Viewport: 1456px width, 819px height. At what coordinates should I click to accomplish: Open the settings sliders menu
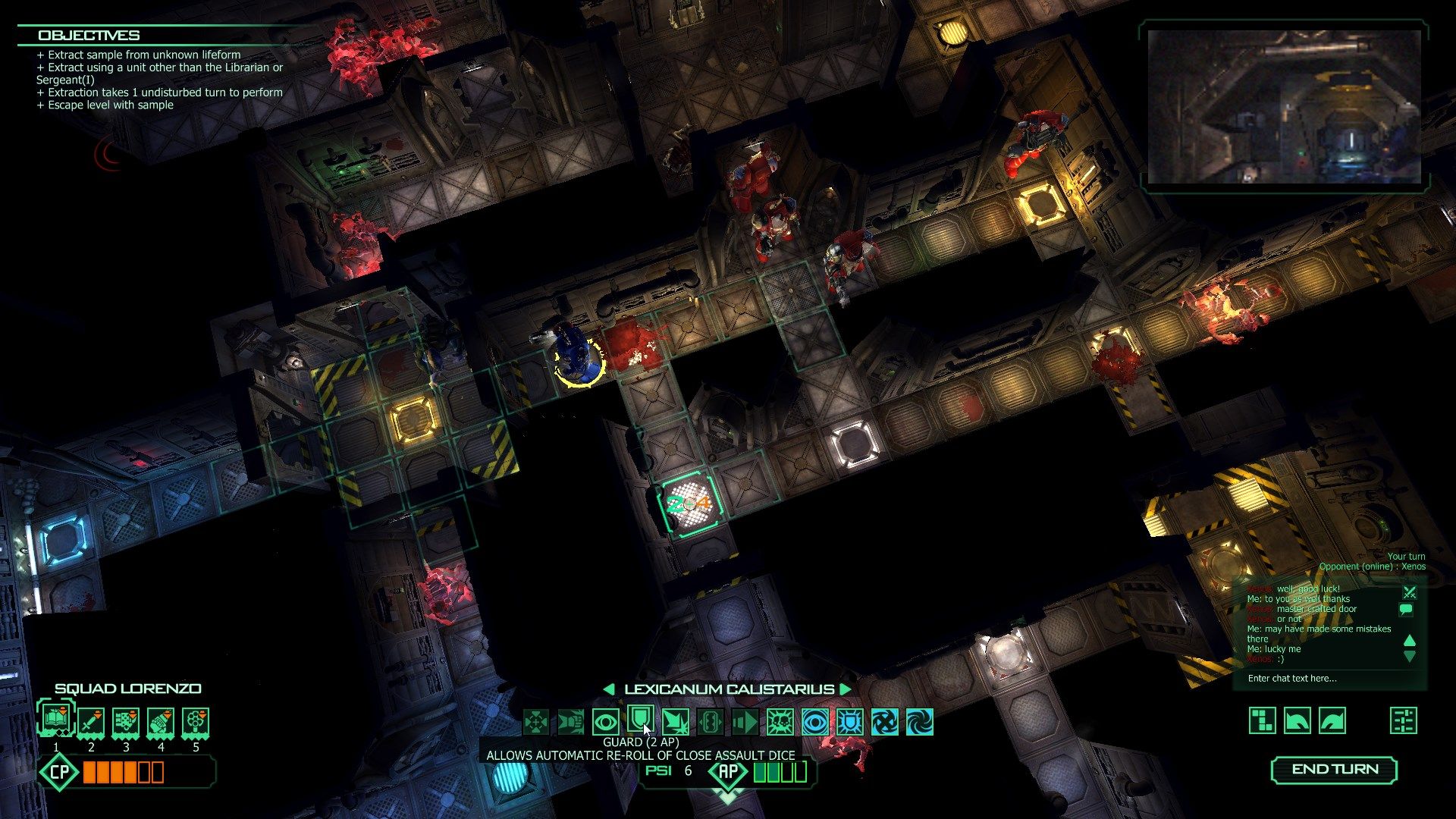[x=1404, y=720]
